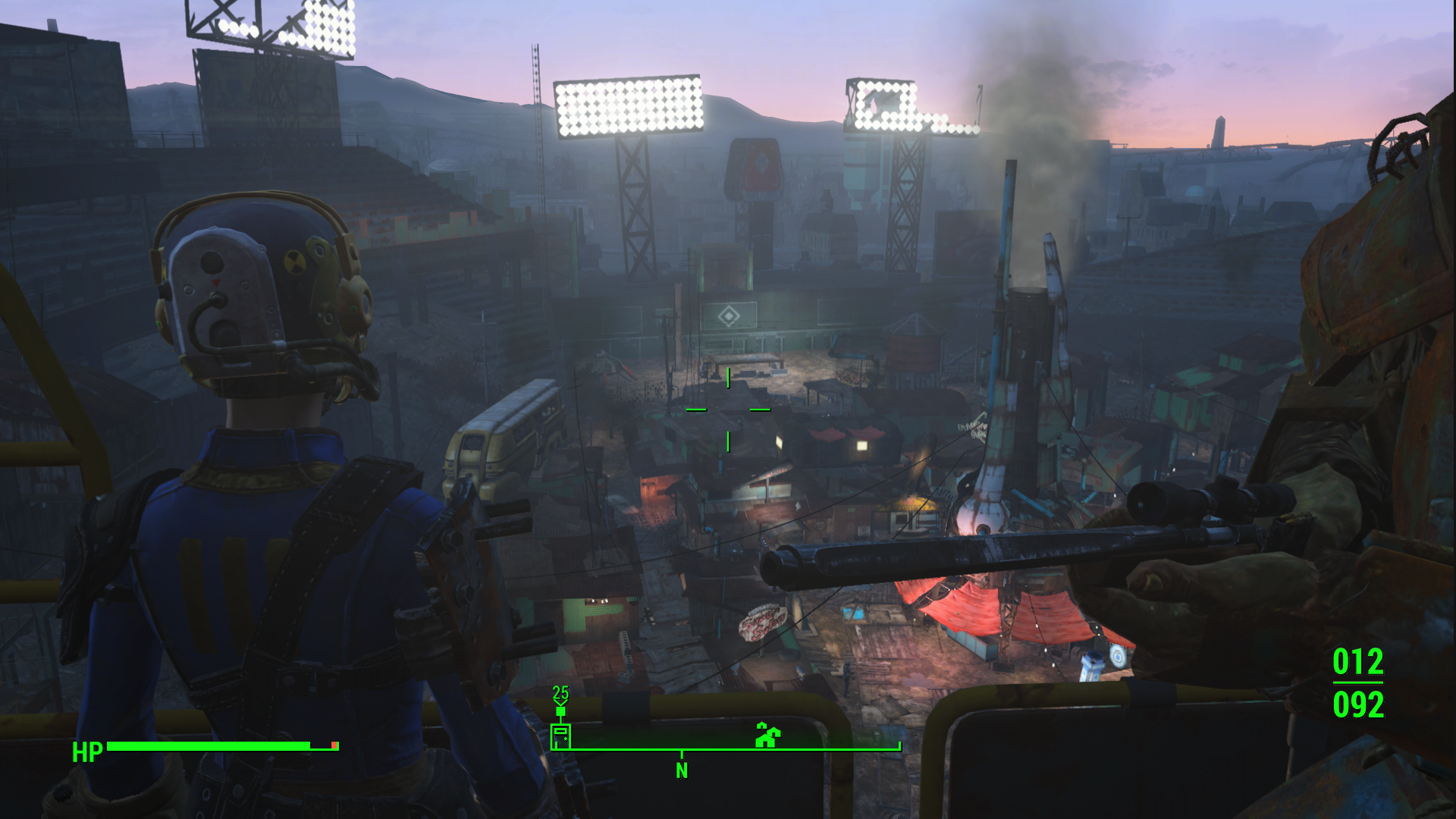Select the door quest marker on compass
Screen dimensions: 1456x819
coord(560,736)
